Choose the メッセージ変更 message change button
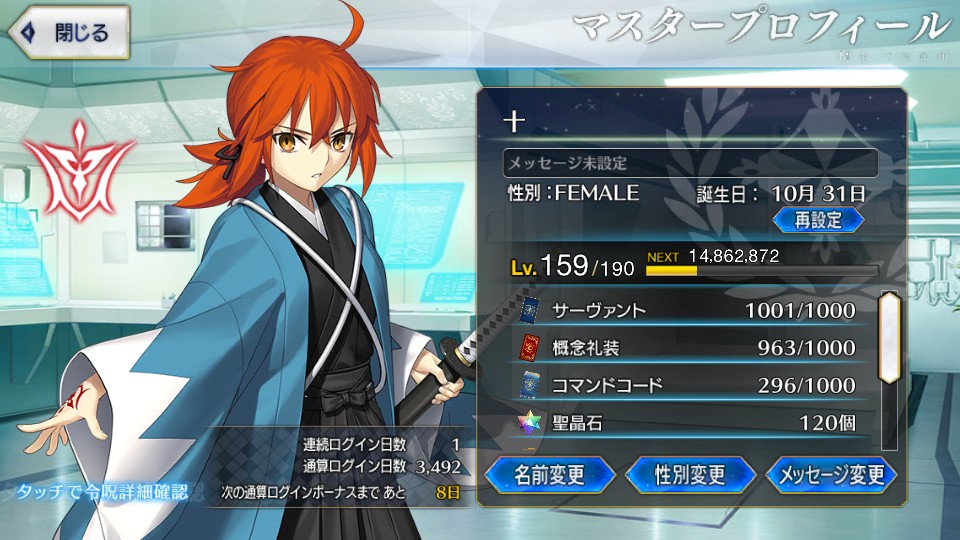This screenshot has height=540, width=960. click(831, 474)
